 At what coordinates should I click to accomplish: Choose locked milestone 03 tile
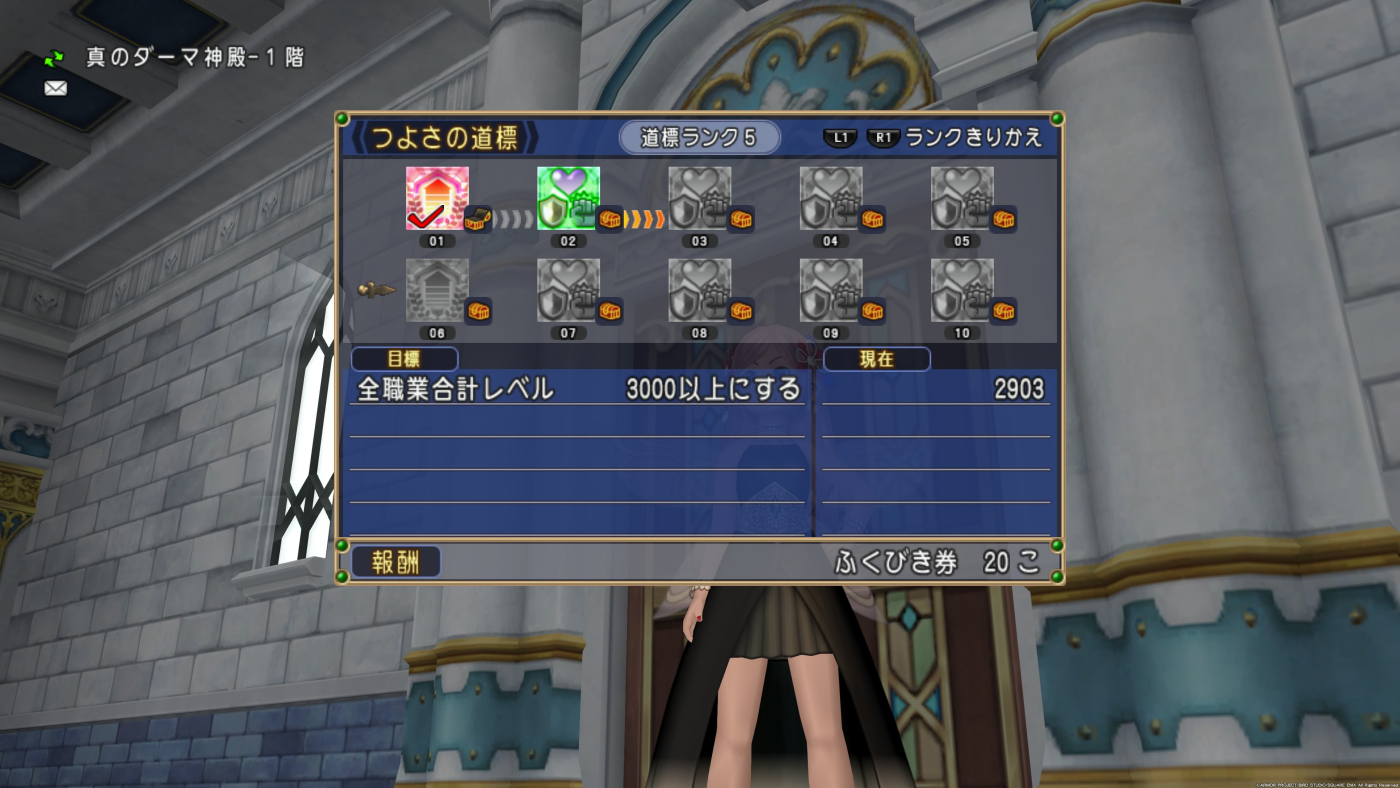(699, 198)
